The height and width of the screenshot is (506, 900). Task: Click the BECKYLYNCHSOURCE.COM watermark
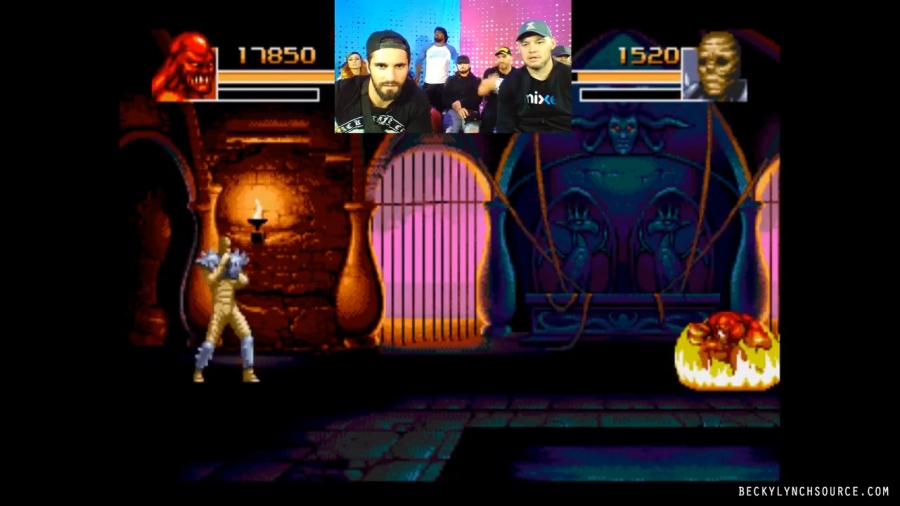tap(813, 491)
